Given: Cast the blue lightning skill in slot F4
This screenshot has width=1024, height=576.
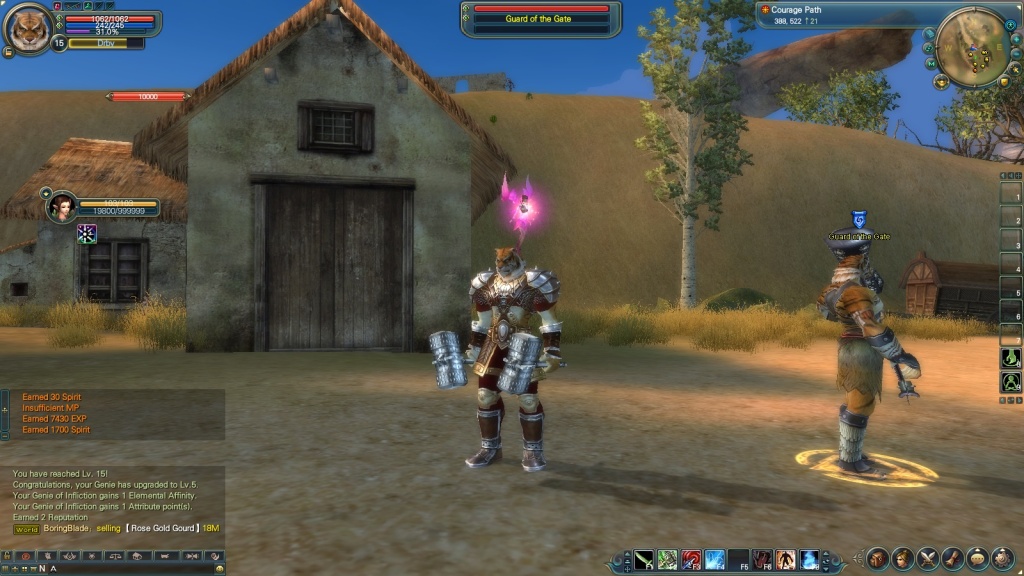Looking at the screenshot, I should 715,558.
